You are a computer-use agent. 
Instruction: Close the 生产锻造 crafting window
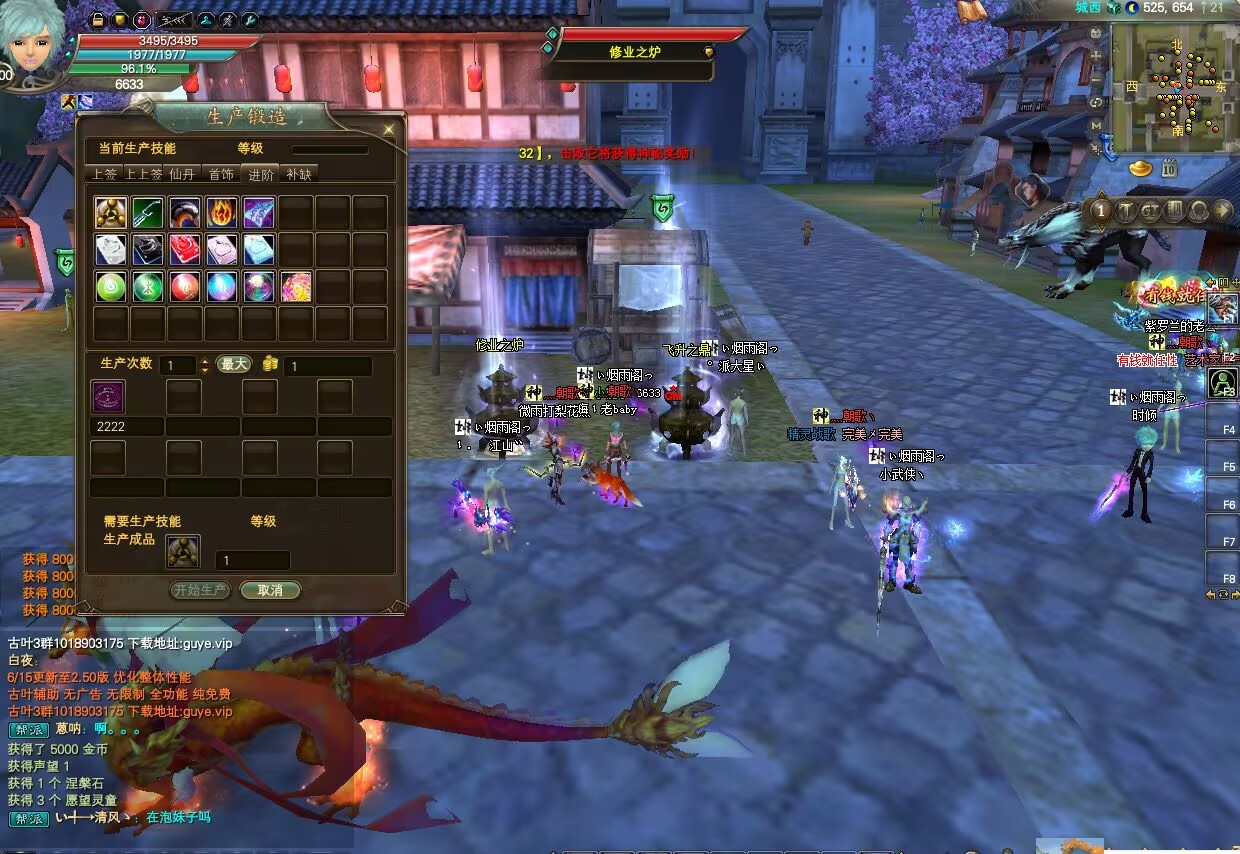[x=388, y=129]
